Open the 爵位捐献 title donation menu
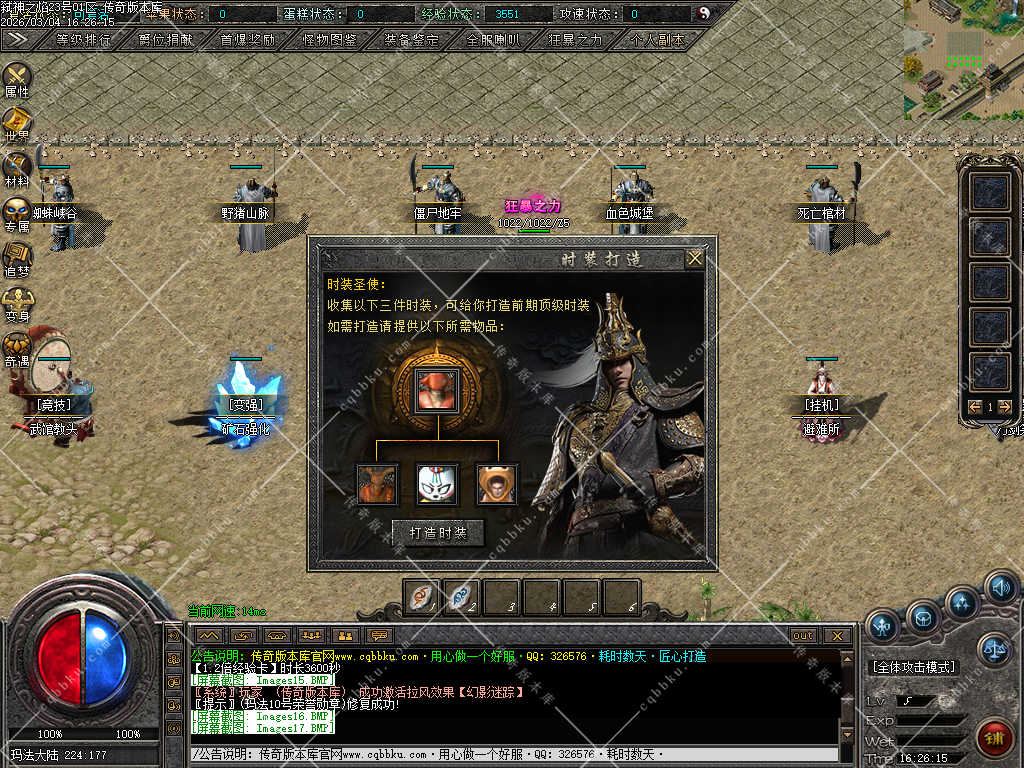The height and width of the screenshot is (768, 1024). tap(165, 40)
